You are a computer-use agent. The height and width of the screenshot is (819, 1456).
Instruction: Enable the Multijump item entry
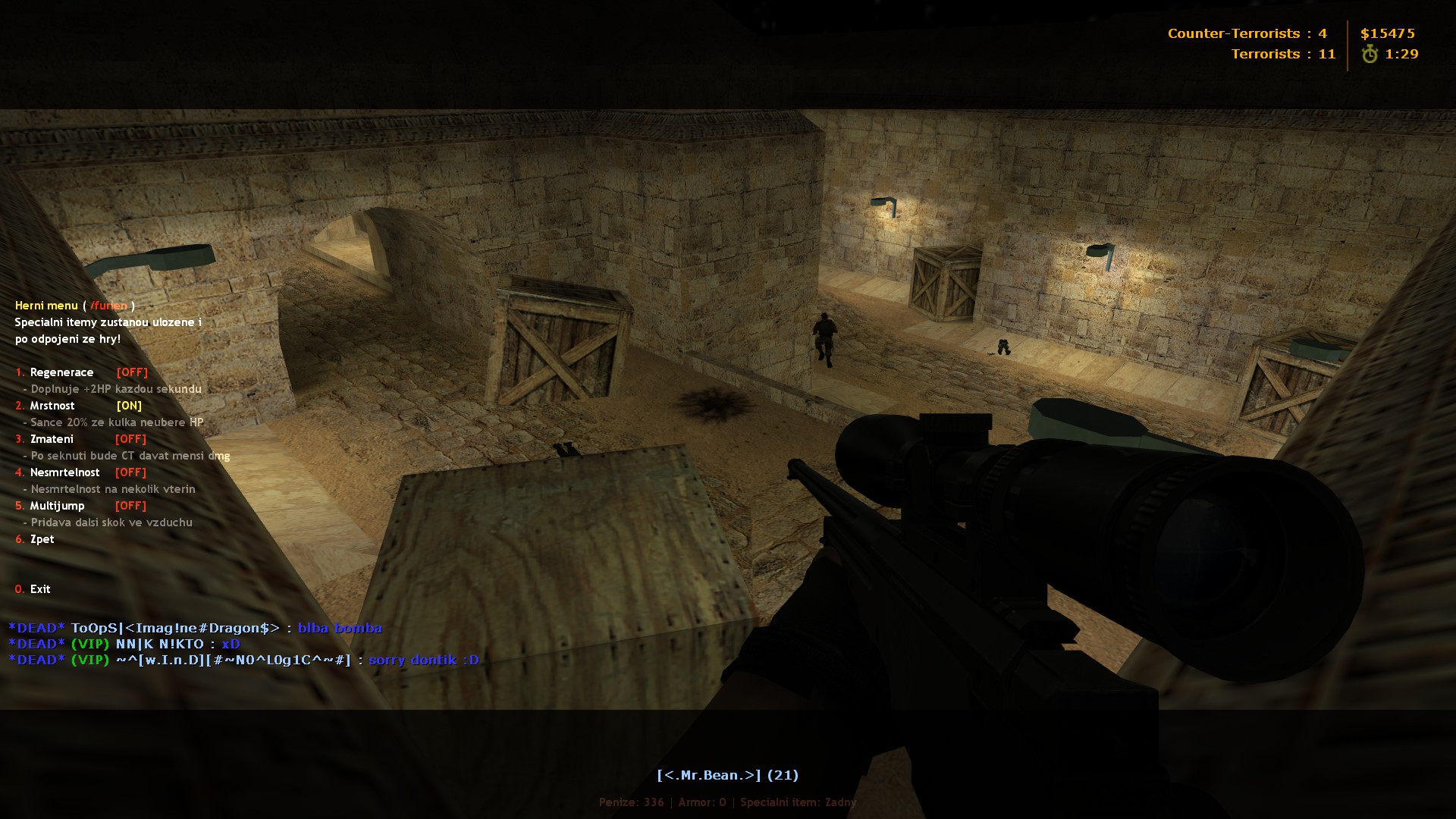click(x=57, y=506)
